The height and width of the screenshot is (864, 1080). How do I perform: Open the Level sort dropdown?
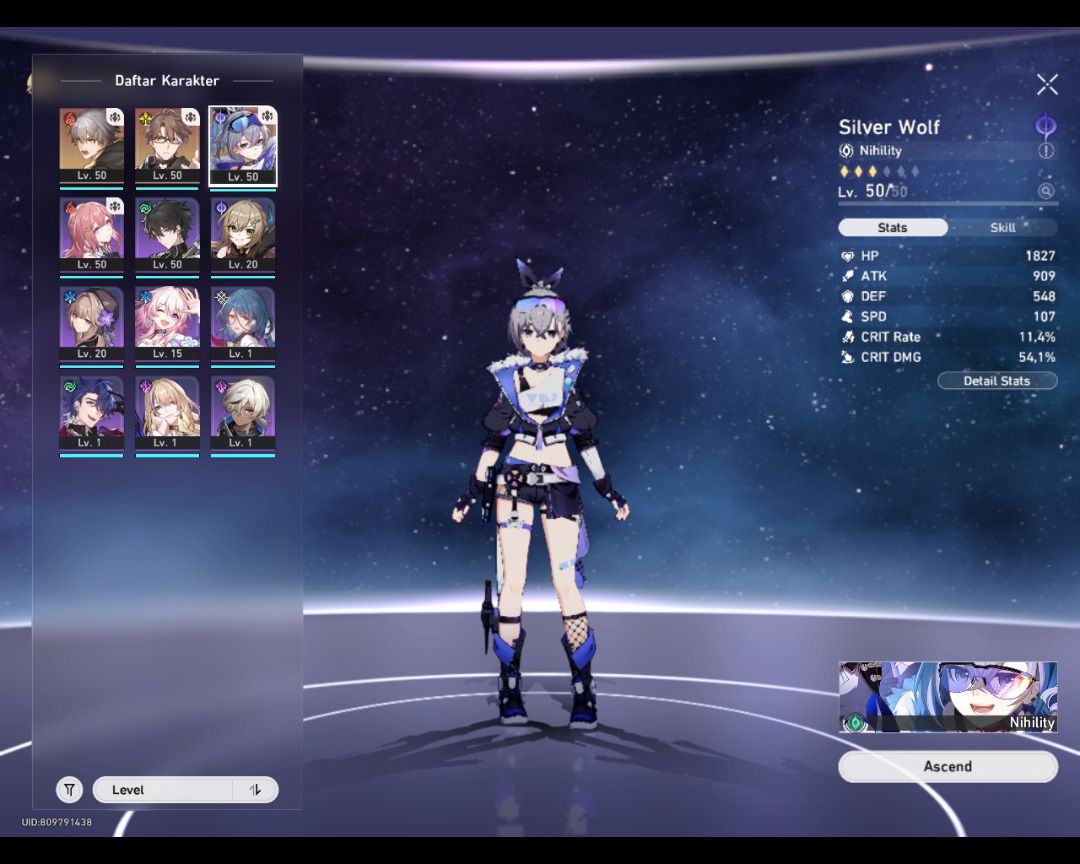click(165, 790)
